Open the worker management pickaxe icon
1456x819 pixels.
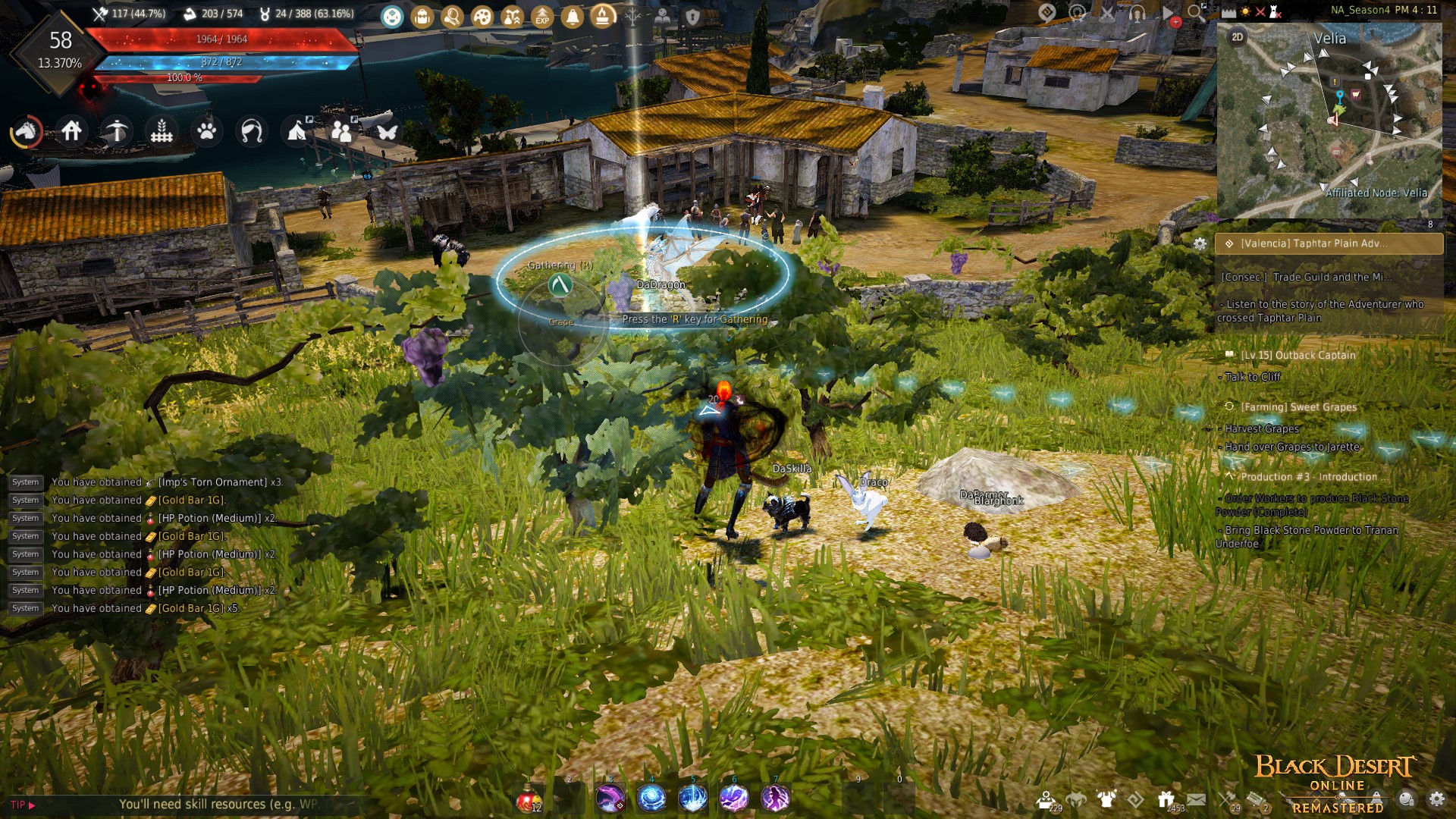point(116,131)
